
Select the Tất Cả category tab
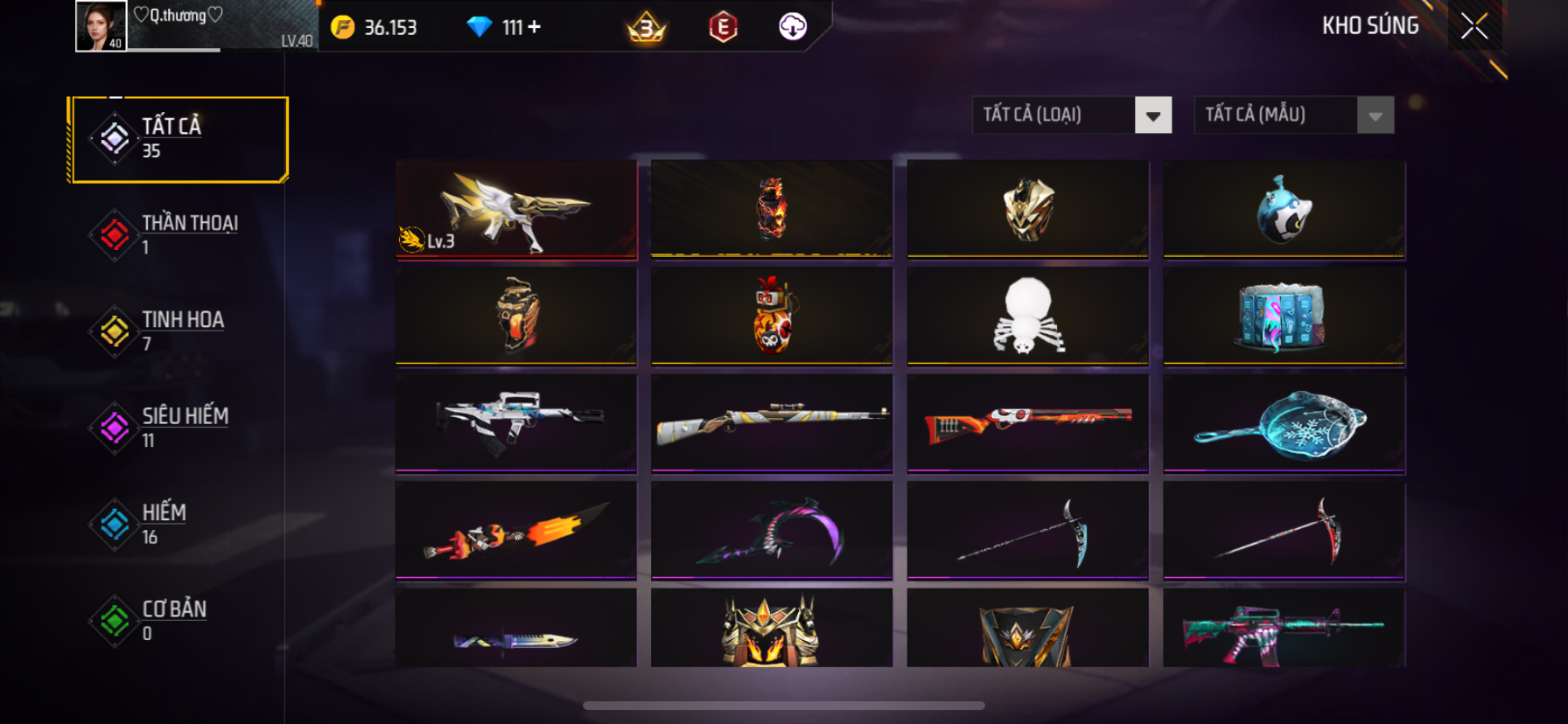(x=179, y=139)
